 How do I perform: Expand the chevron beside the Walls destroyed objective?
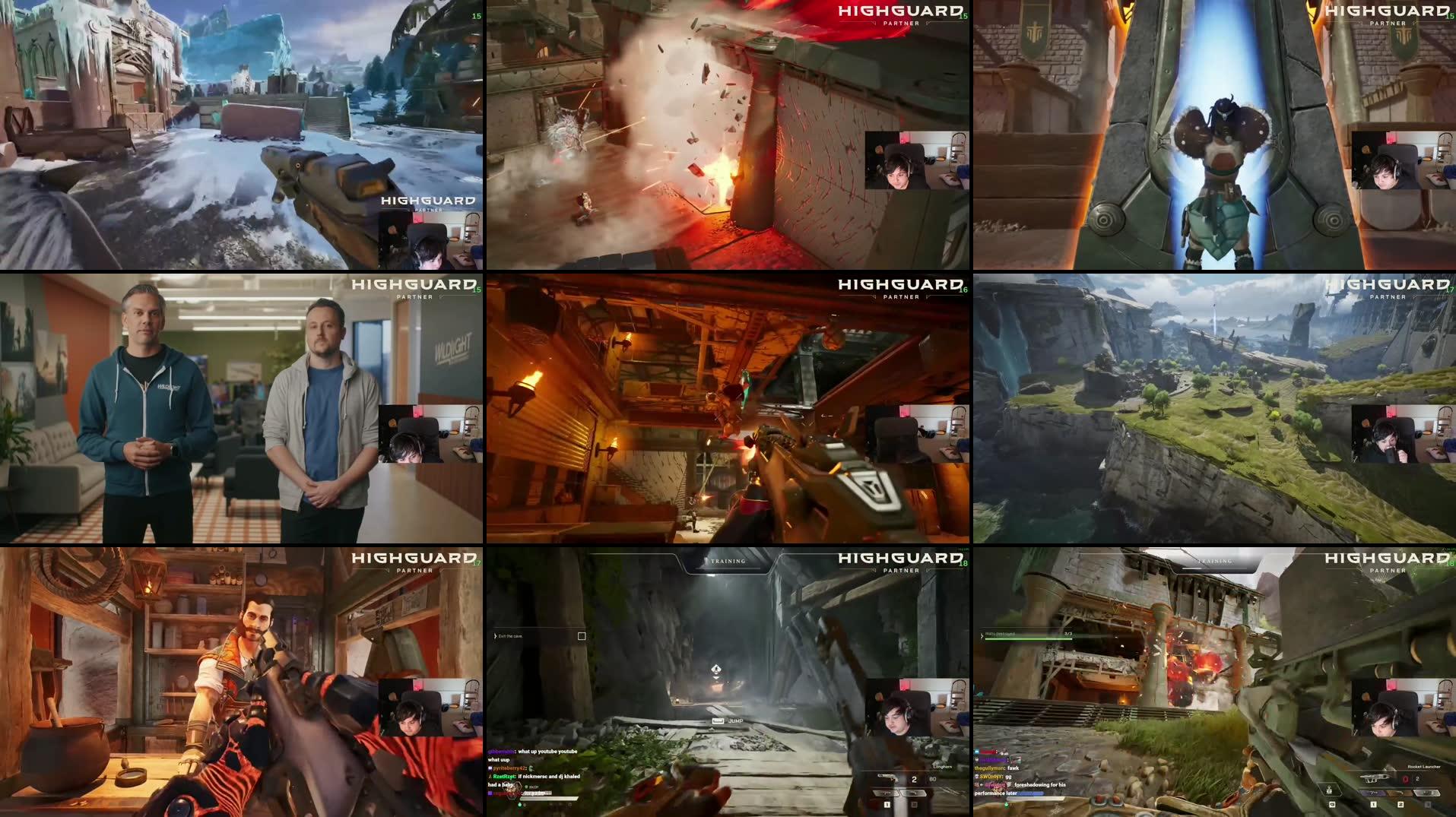[x=982, y=636]
